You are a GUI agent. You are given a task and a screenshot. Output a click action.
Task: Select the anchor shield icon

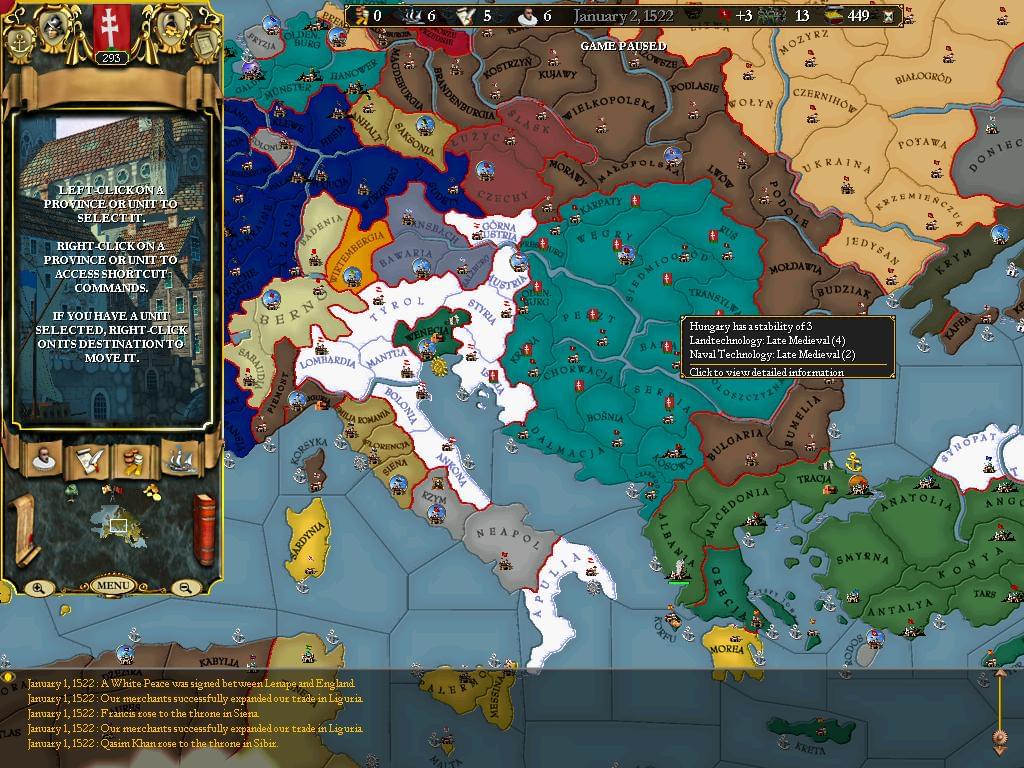tap(20, 44)
